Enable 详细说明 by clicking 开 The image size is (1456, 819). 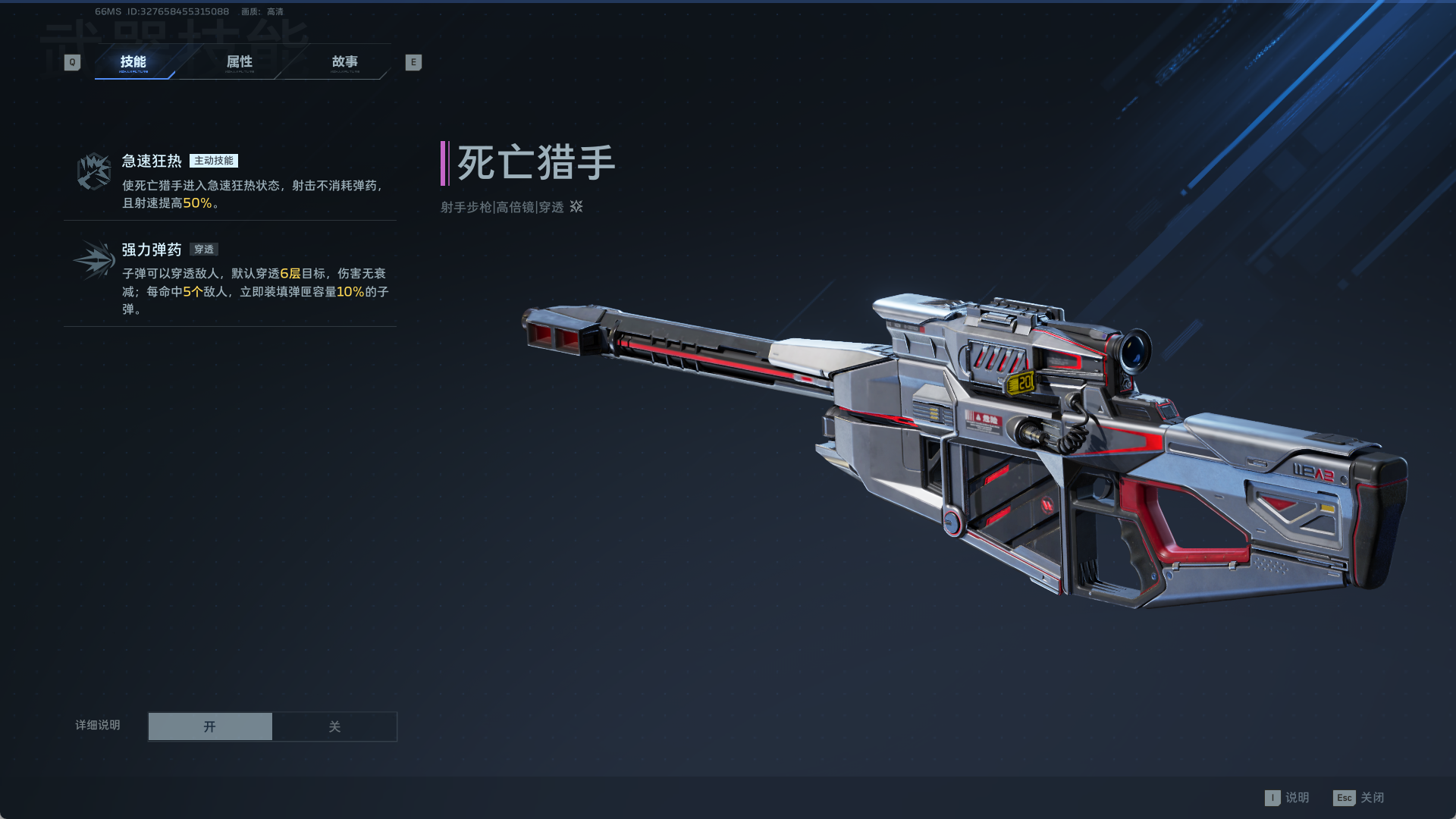[x=210, y=726]
